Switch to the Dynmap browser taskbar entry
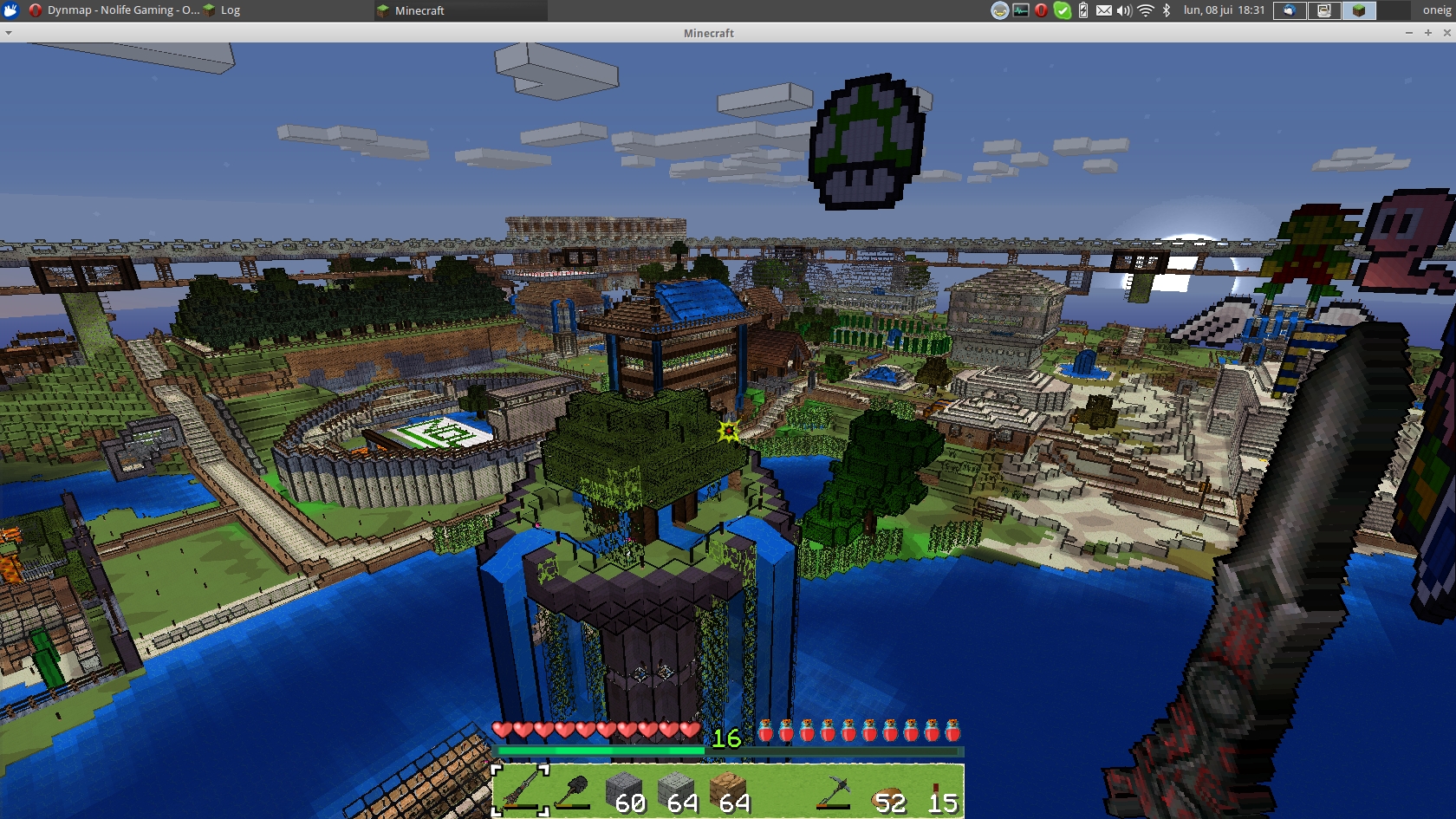1456x819 pixels. 114,10
